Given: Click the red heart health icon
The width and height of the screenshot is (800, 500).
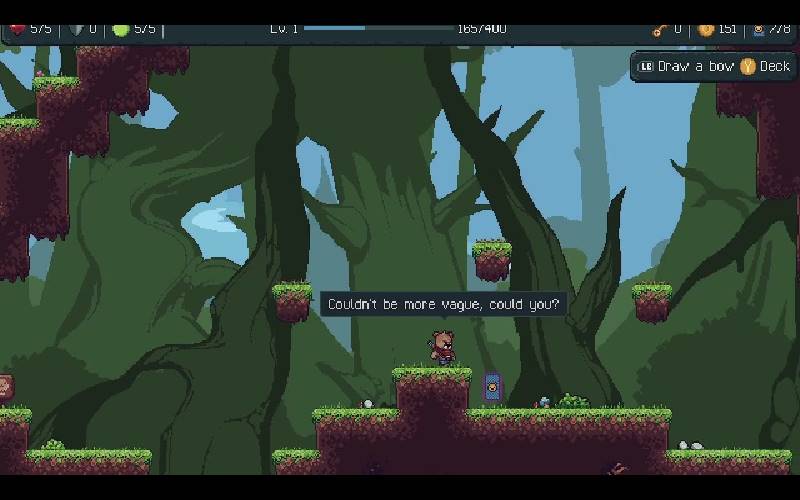Looking at the screenshot, I should [17, 29].
